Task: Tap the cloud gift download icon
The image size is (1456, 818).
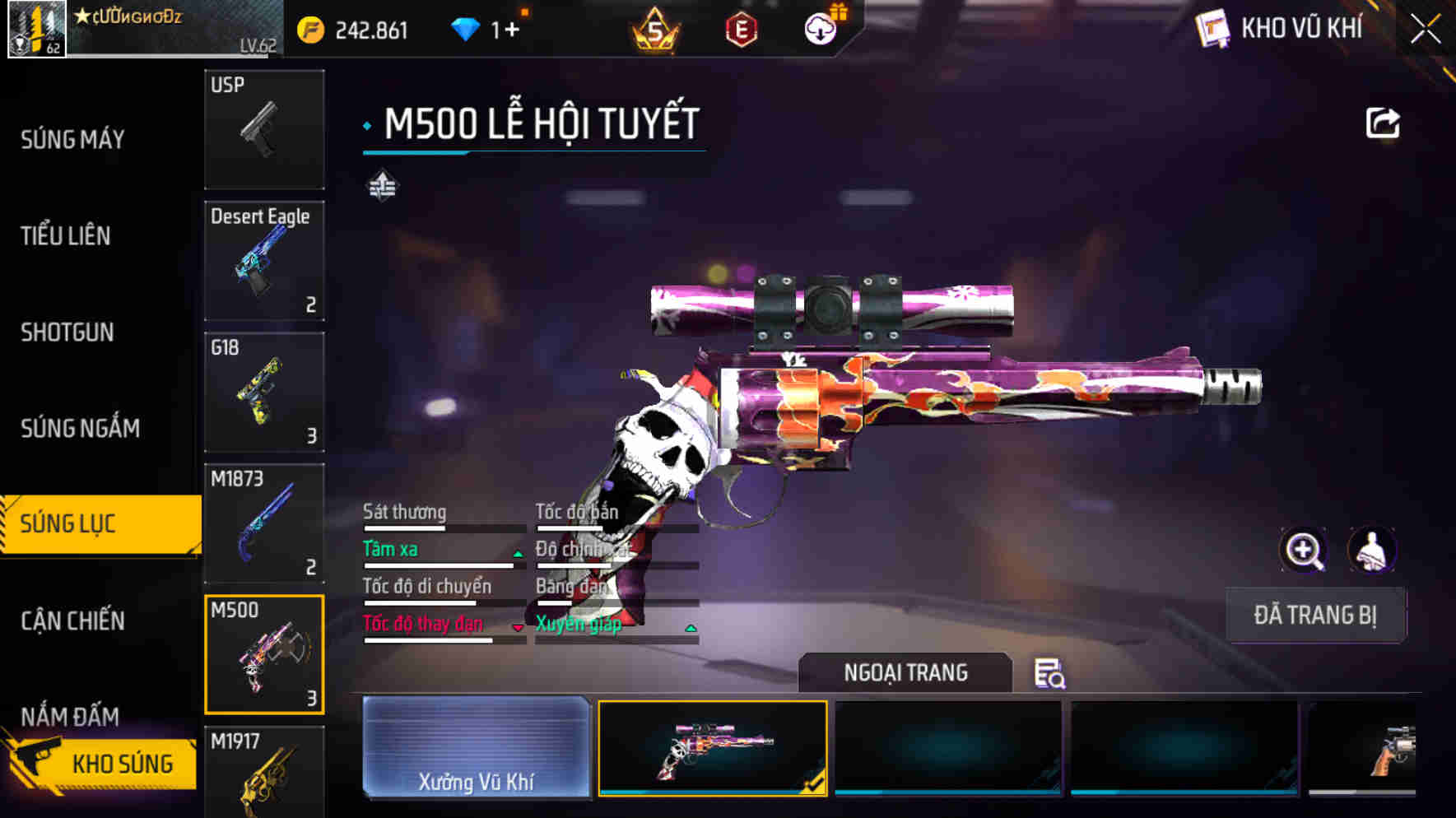Action: (821, 27)
